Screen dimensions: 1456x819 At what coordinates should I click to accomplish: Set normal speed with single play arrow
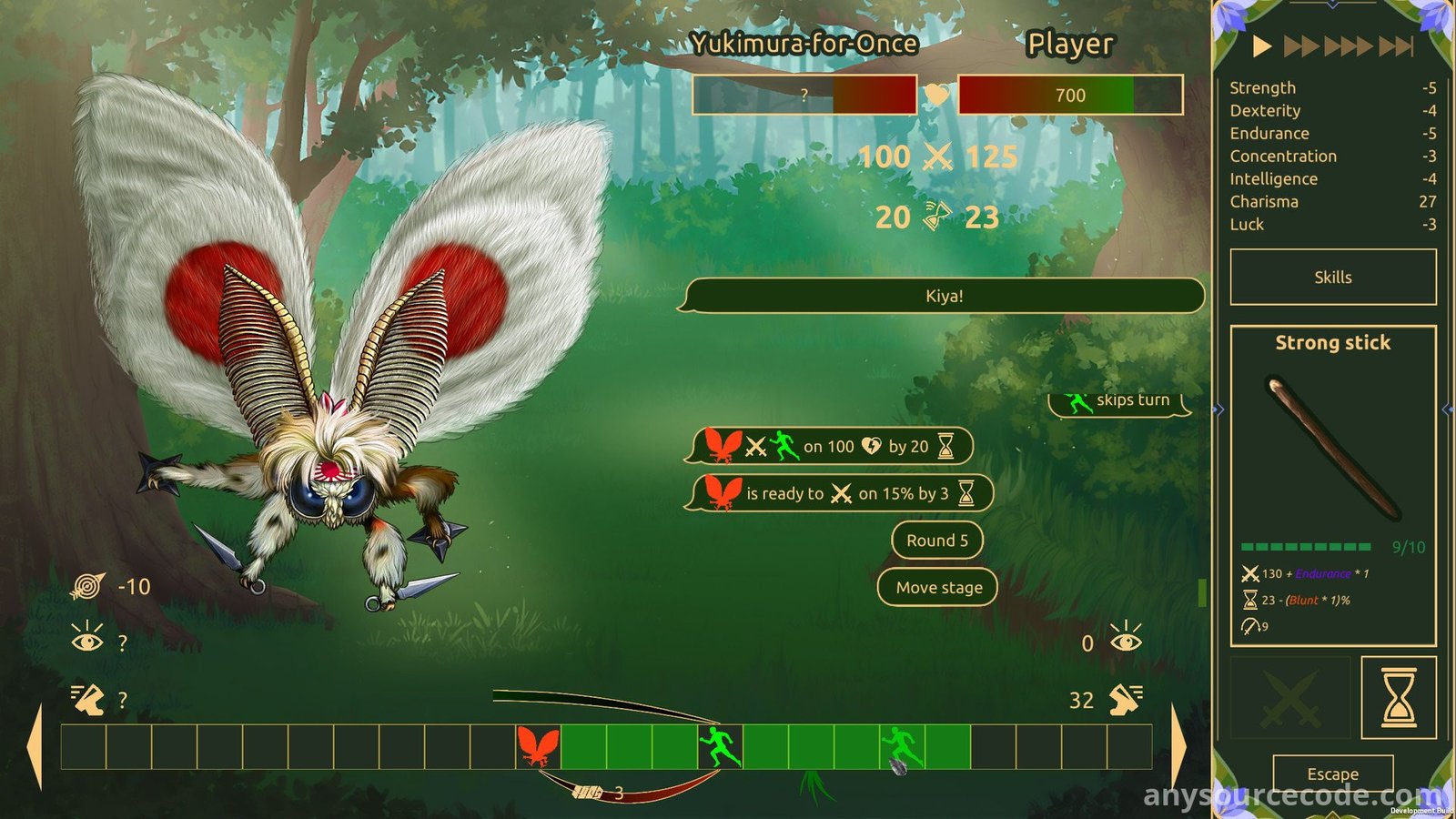click(x=1261, y=45)
